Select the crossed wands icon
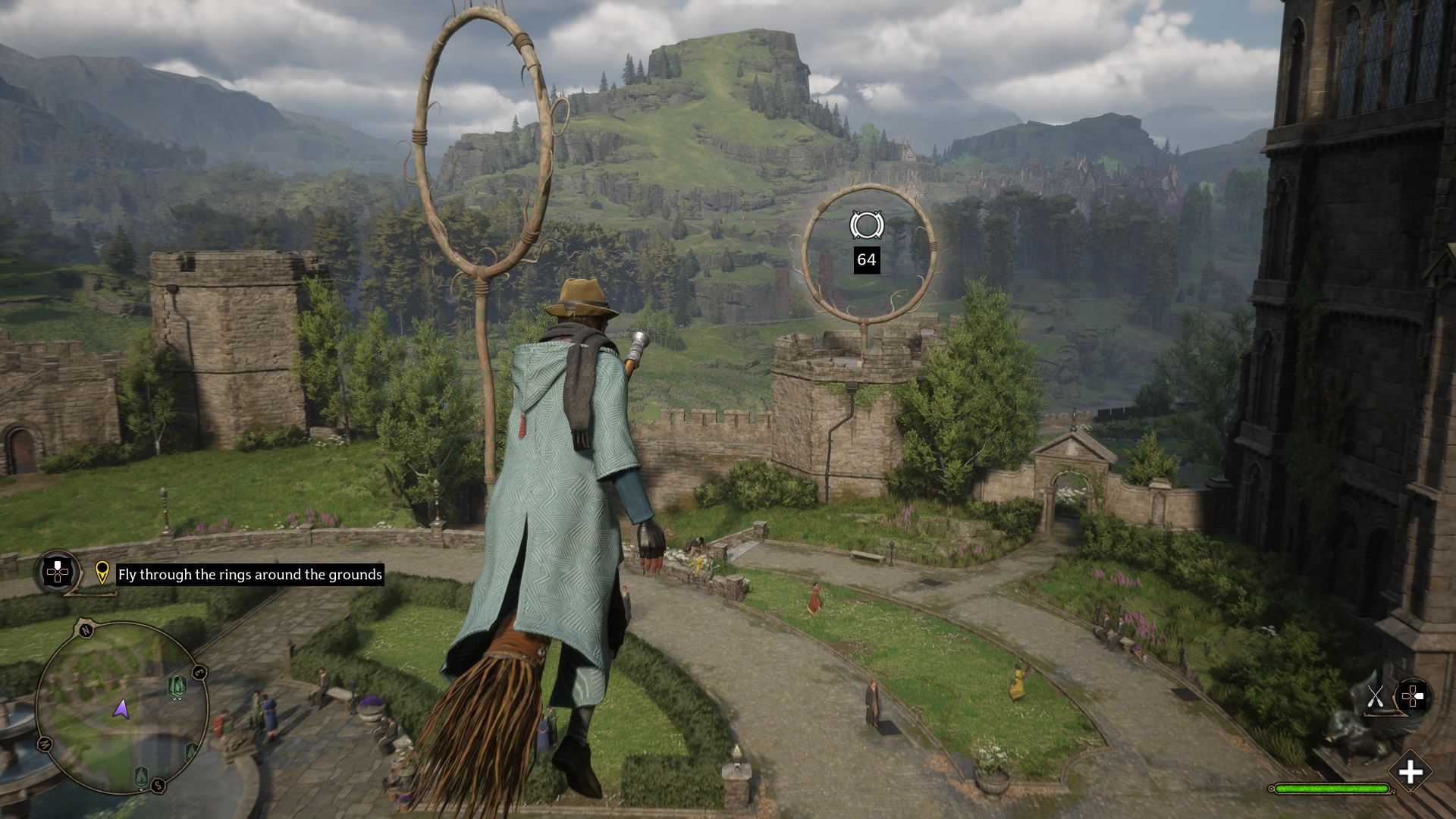The width and height of the screenshot is (1456, 819). [x=1376, y=696]
